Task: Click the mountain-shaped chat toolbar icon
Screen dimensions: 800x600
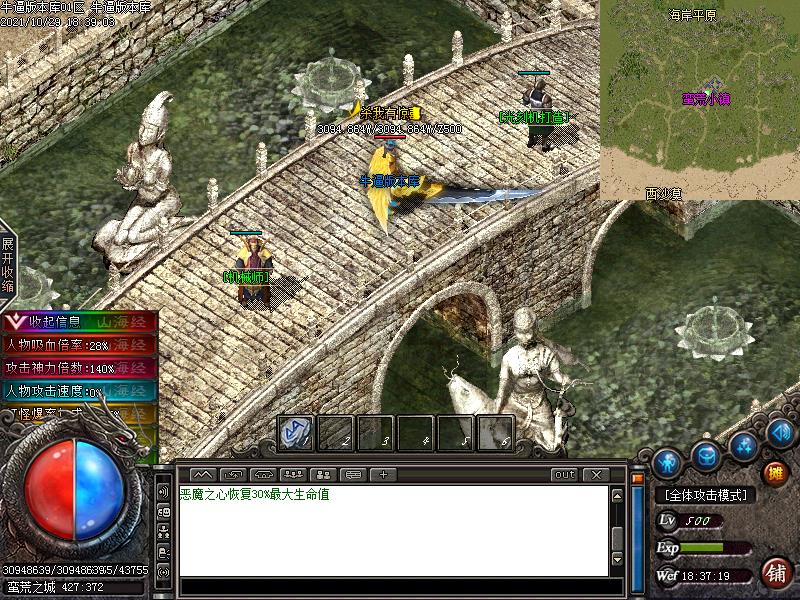Action: click(x=203, y=475)
